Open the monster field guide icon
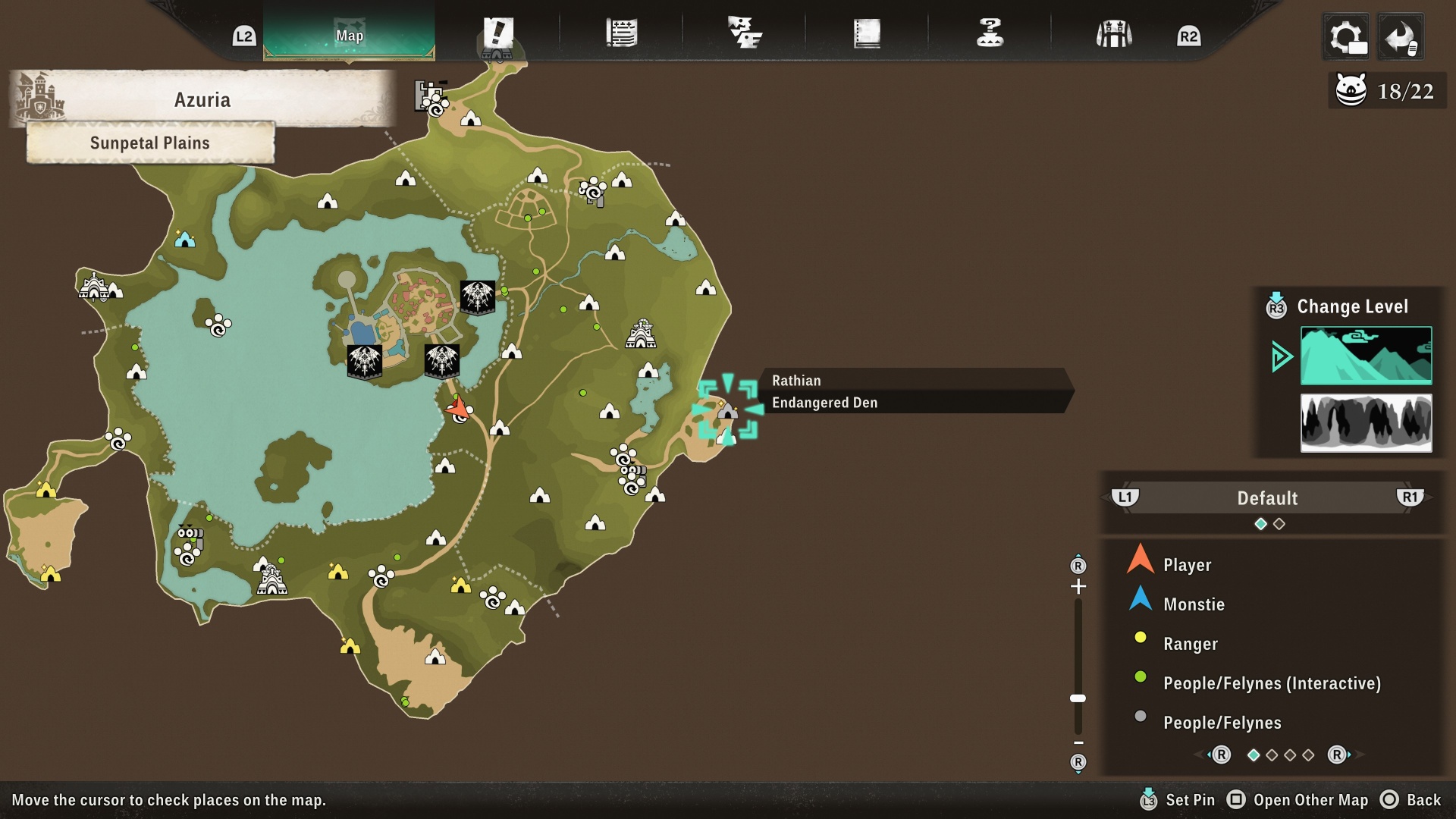The width and height of the screenshot is (1456, 819). click(x=747, y=32)
